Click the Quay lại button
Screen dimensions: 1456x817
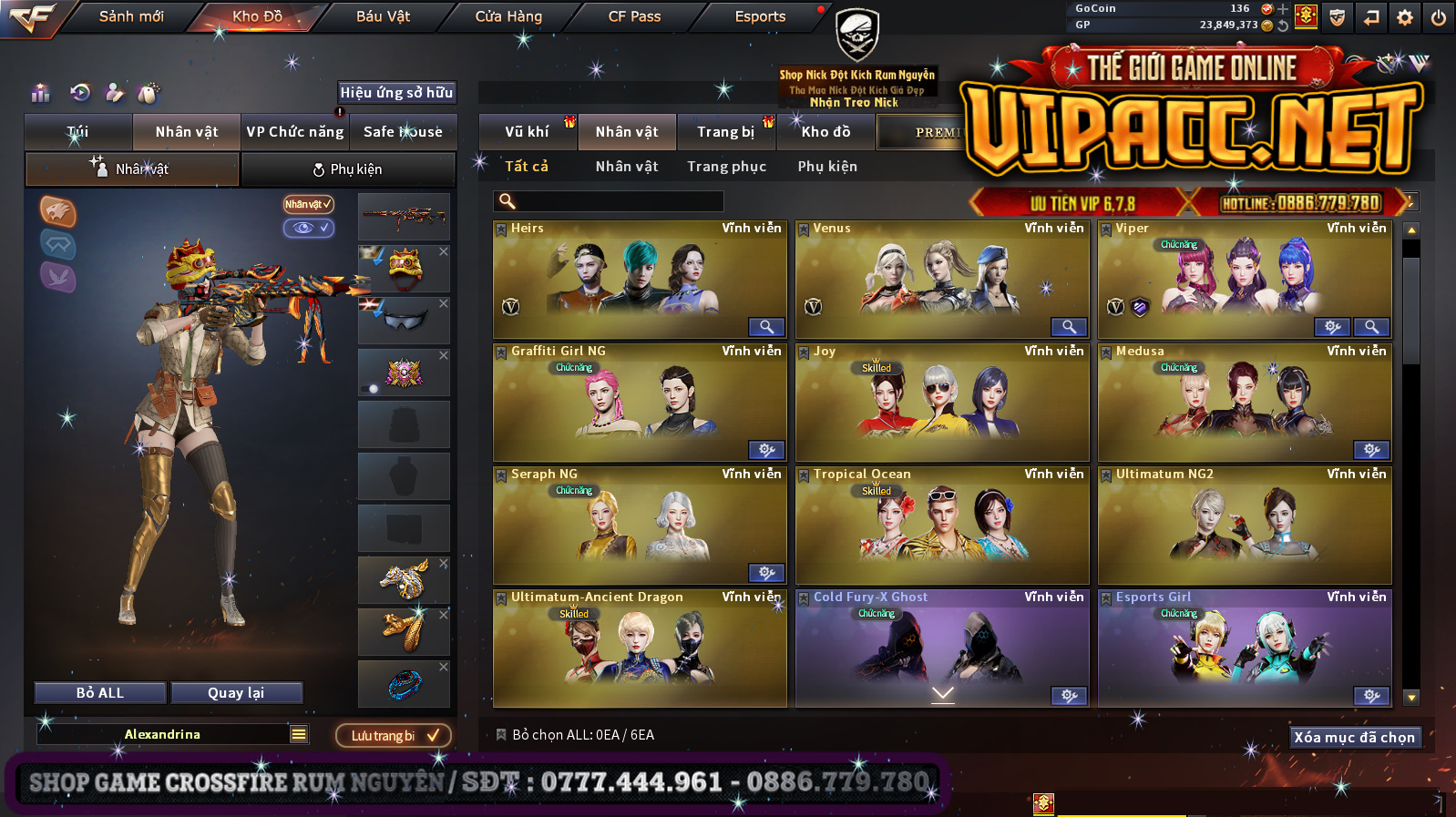[236, 693]
